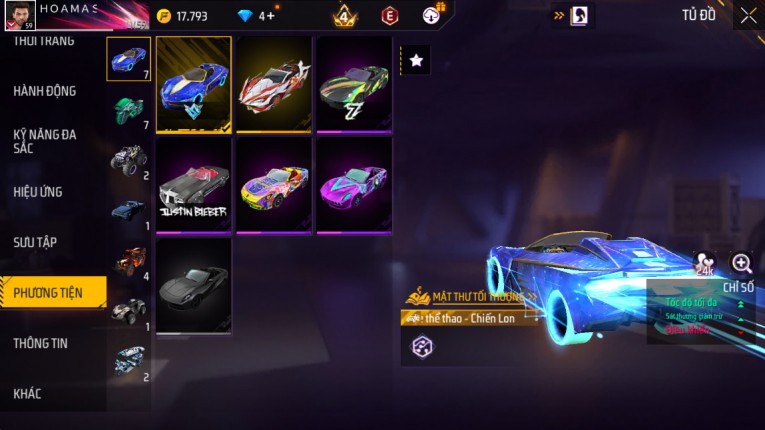Open the Thông Tin section
The image size is (765, 430).
(41, 343)
